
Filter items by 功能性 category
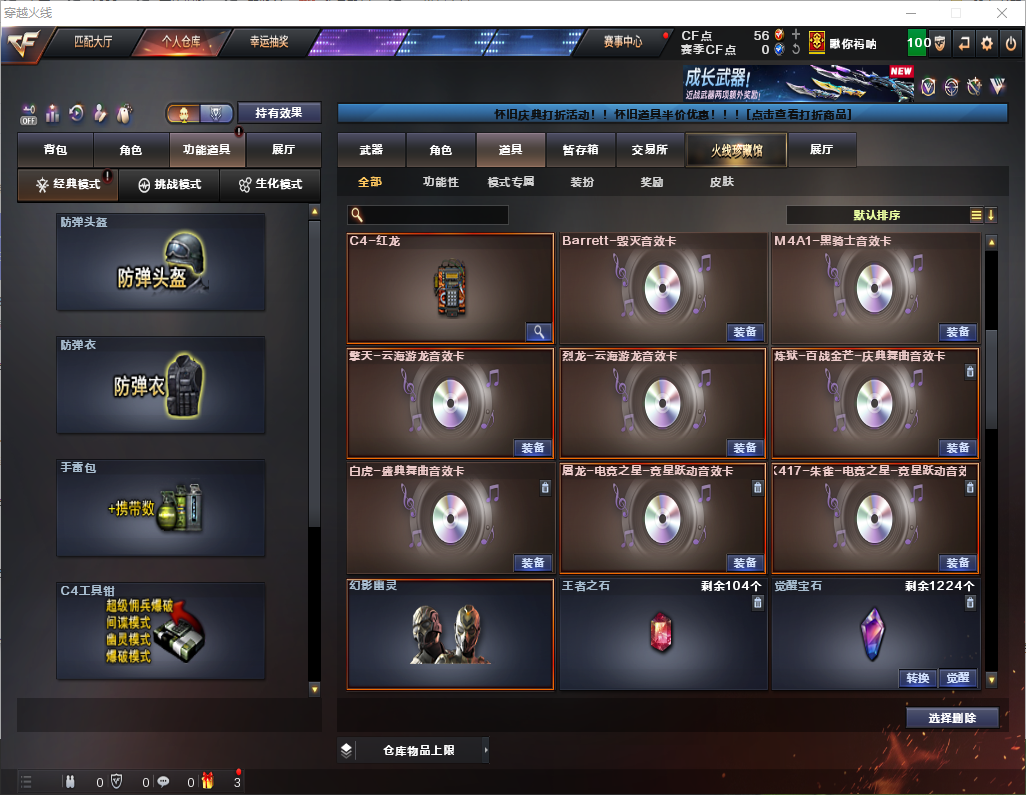point(440,183)
